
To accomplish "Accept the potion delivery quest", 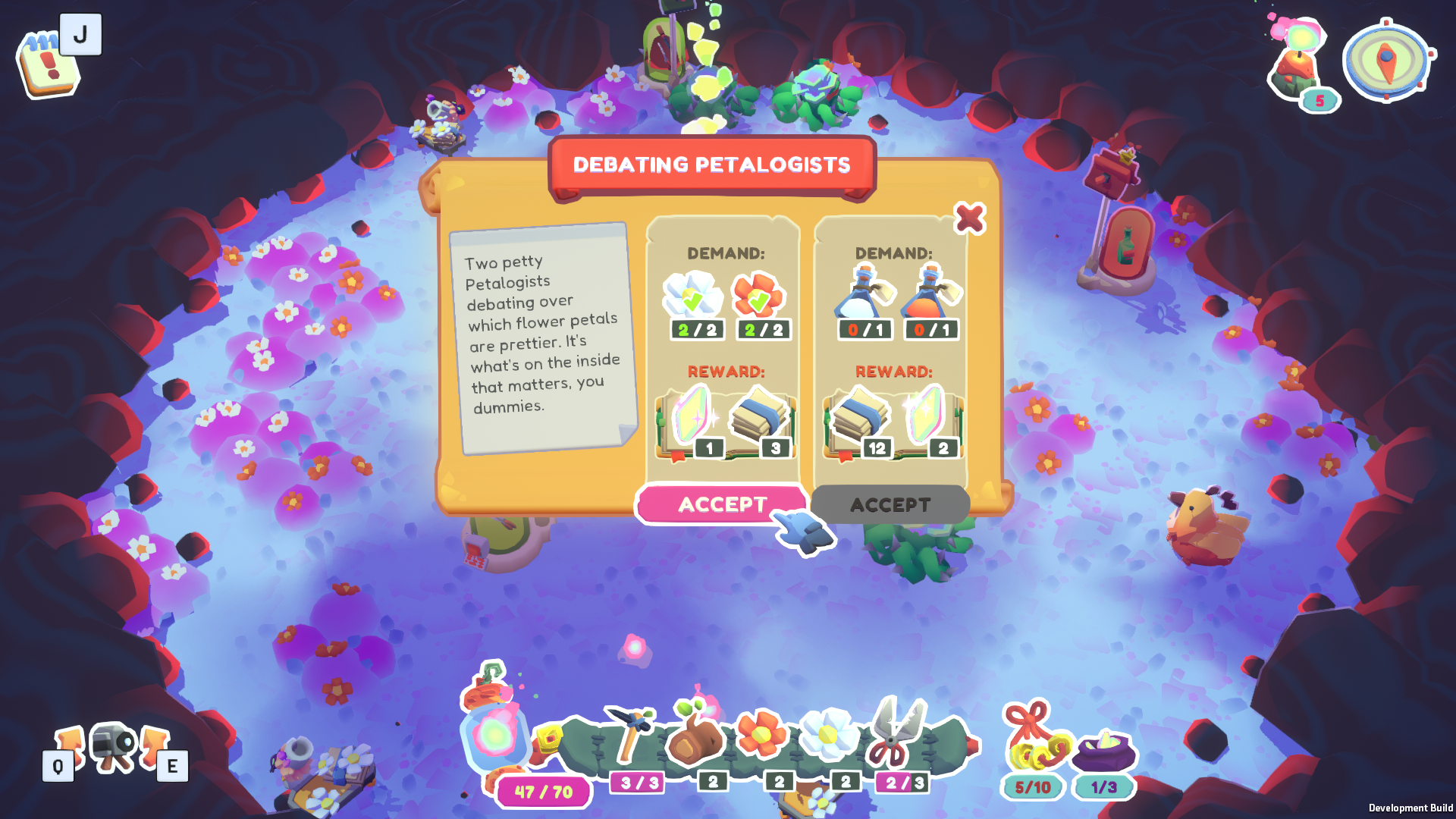I will [890, 504].
